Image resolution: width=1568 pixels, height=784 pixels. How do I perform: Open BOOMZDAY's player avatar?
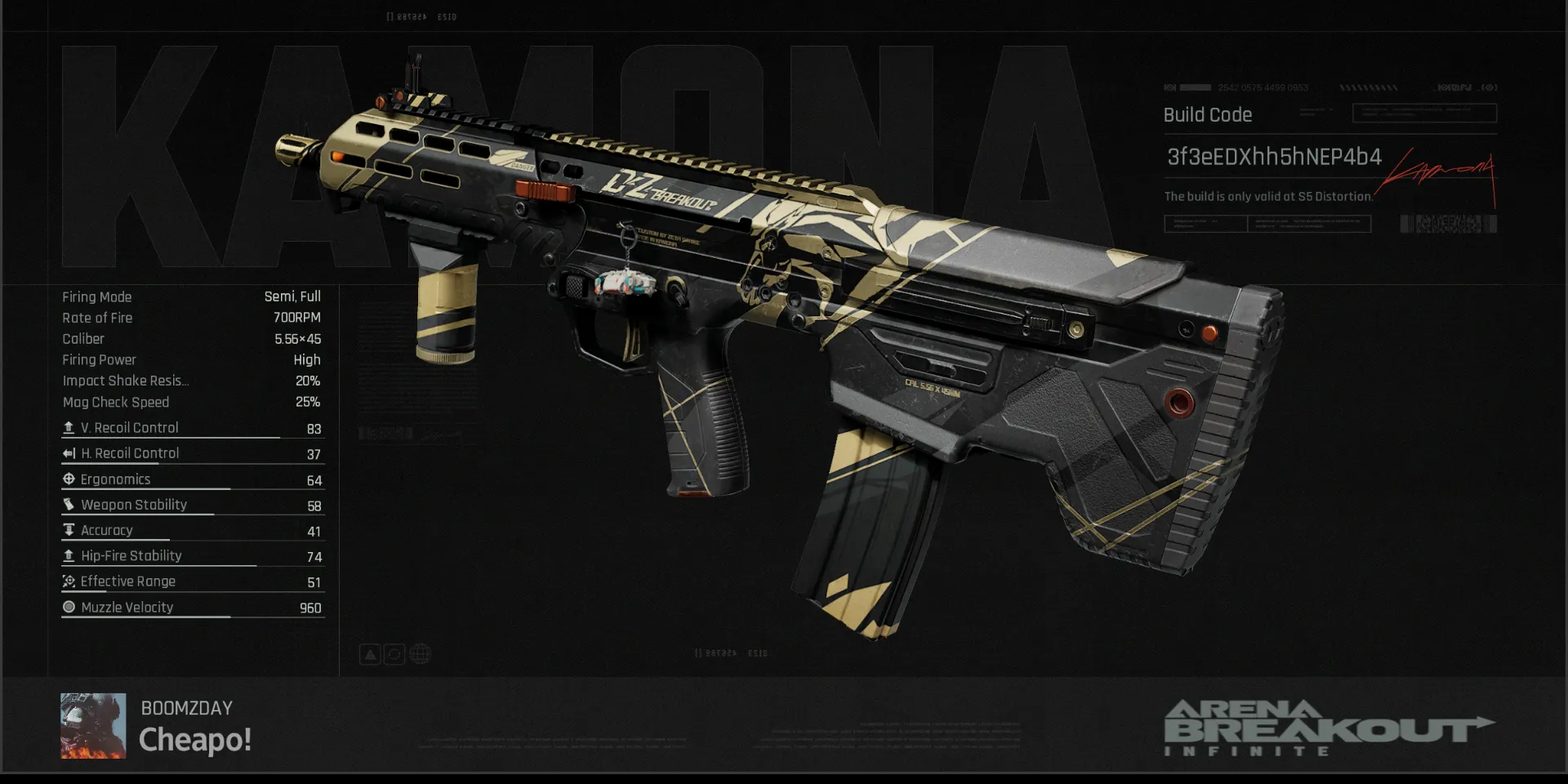93,725
